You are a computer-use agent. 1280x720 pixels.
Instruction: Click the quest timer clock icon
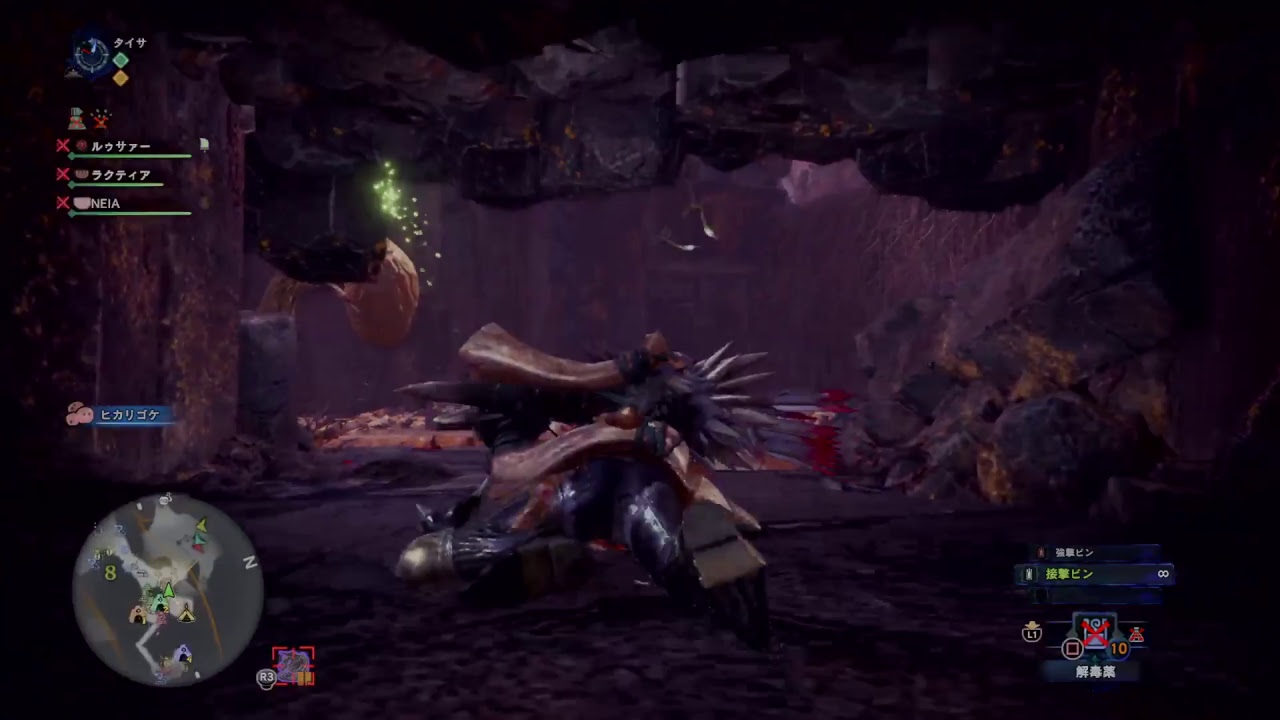tap(91, 56)
